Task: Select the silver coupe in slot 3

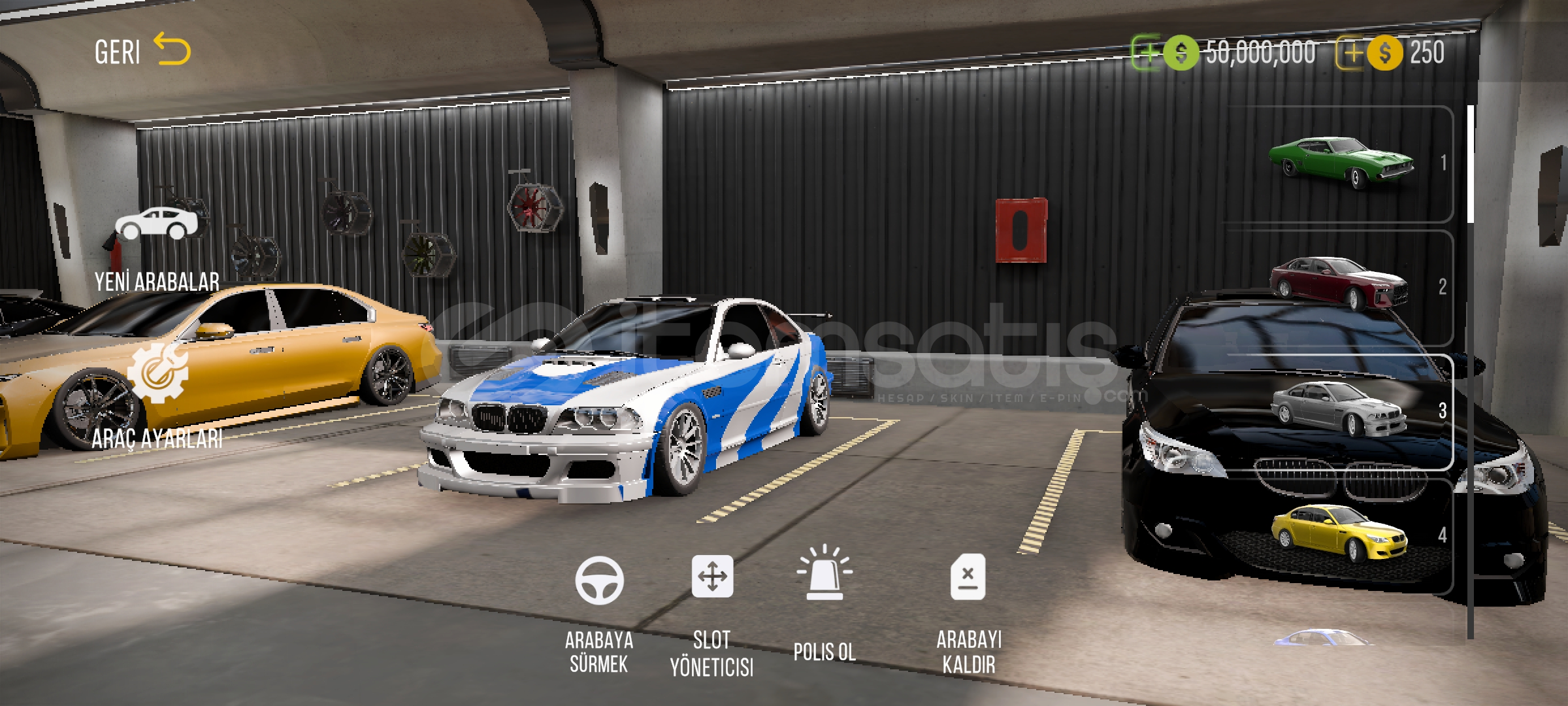Action: (x=1338, y=409)
